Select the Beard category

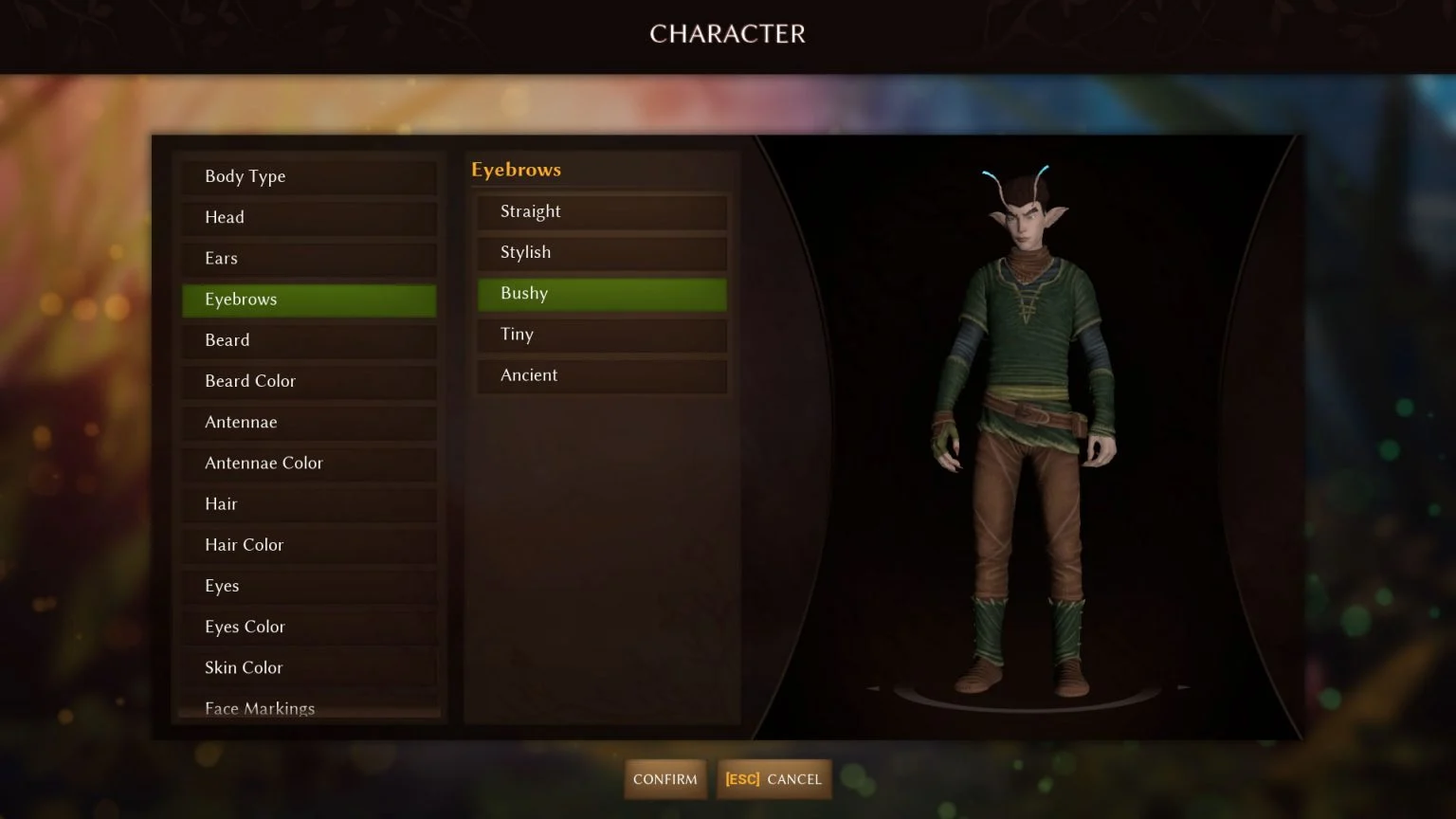pyautogui.click(x=308, y=340)
